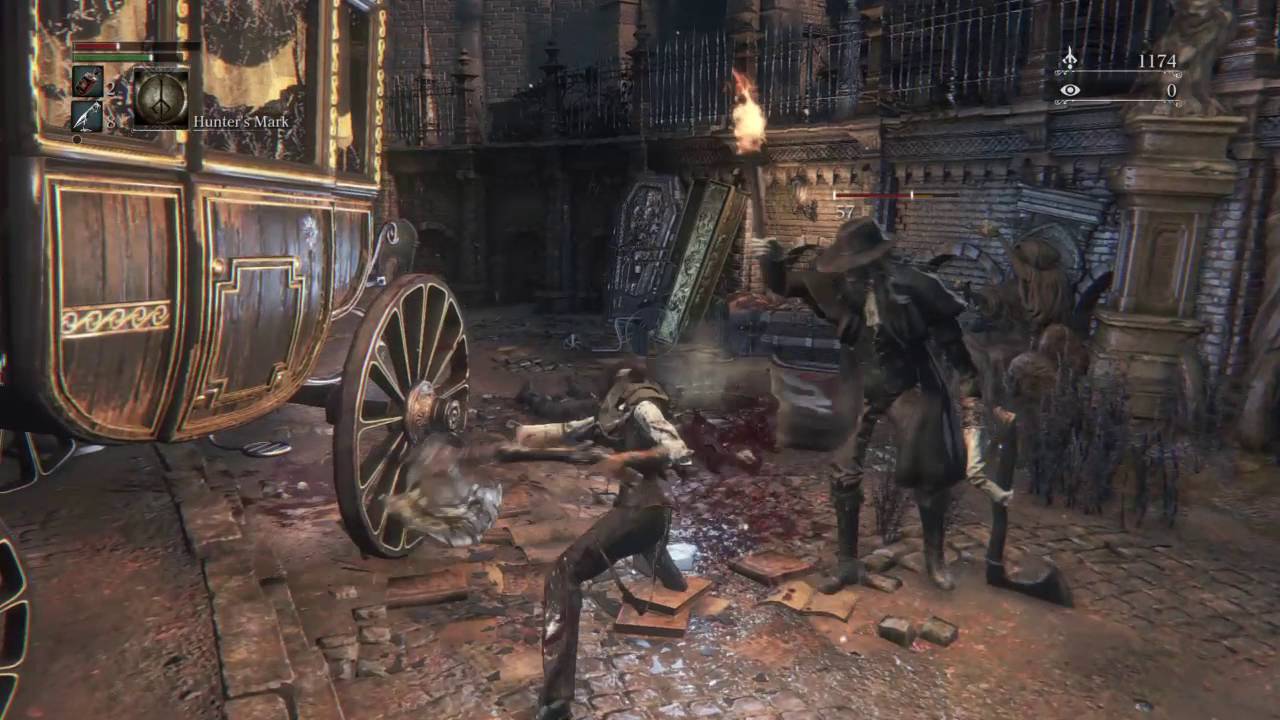Click the Insight counter showing 0
The image size is (1280, 720).
coord(1171,91)
